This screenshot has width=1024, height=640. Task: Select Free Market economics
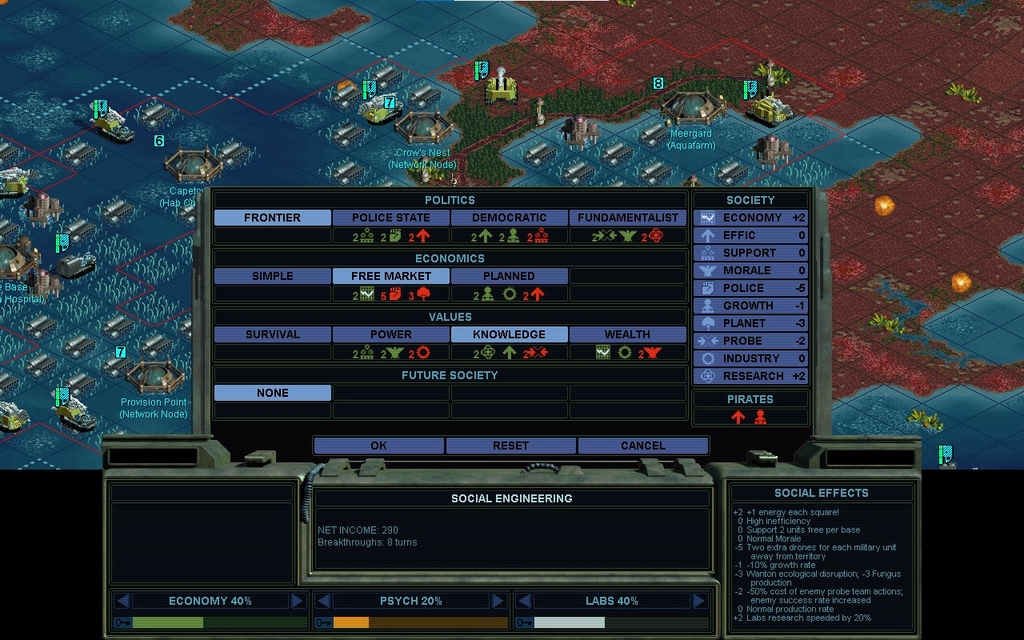(391, 276)
